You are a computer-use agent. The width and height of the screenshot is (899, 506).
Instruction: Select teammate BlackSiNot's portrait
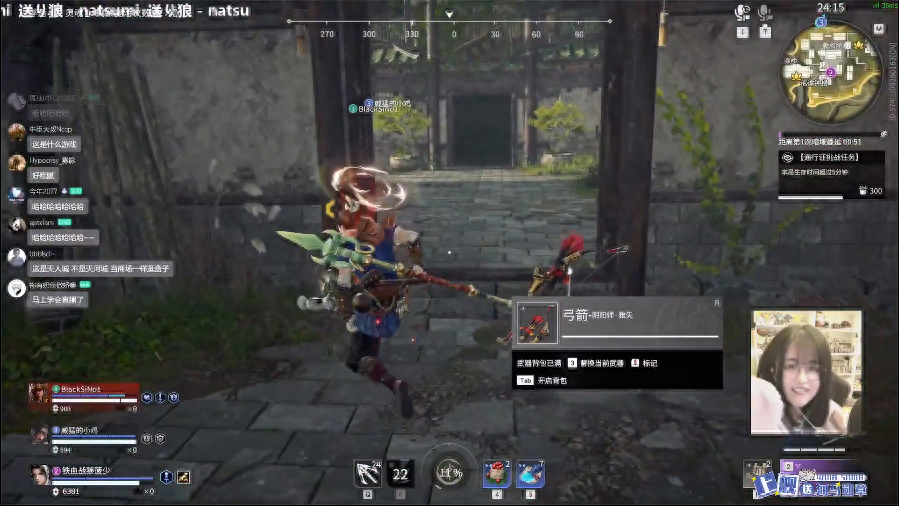[x=39, y=393]
